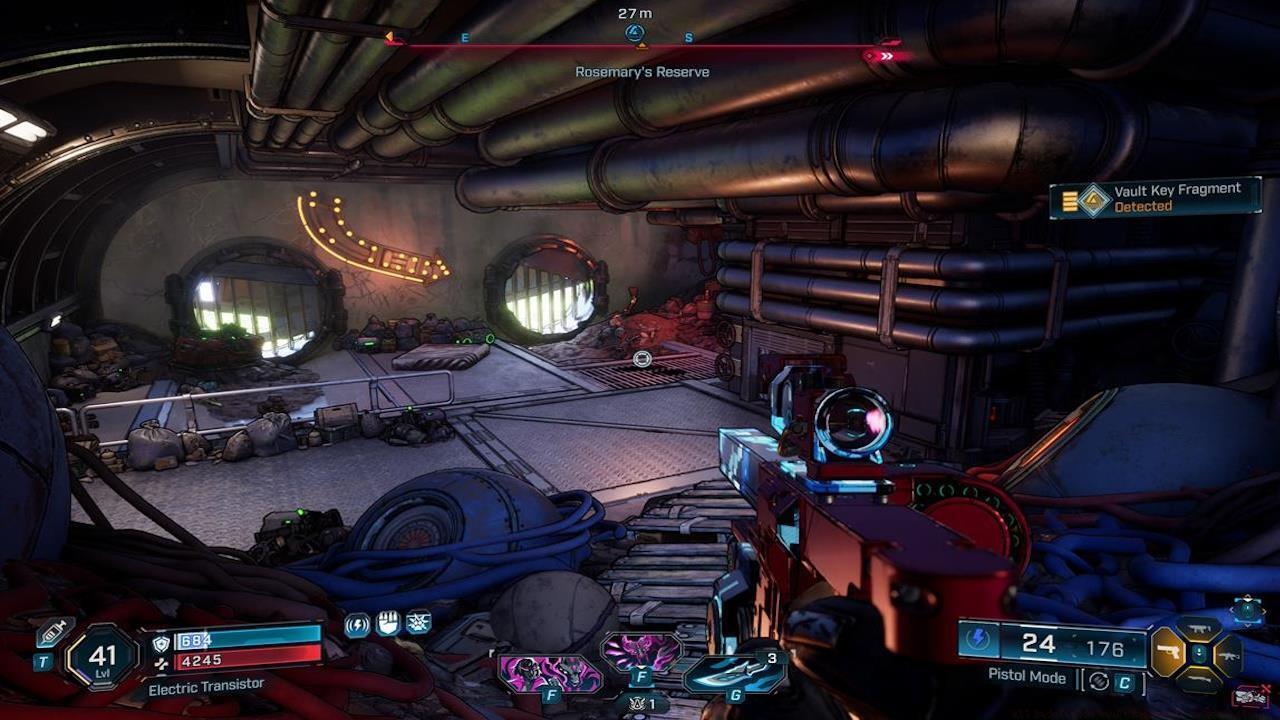This screenshot has height=720, width=1280.
Task: Select the assault rifle weapon slot
Action: (x=1228, y=656)
